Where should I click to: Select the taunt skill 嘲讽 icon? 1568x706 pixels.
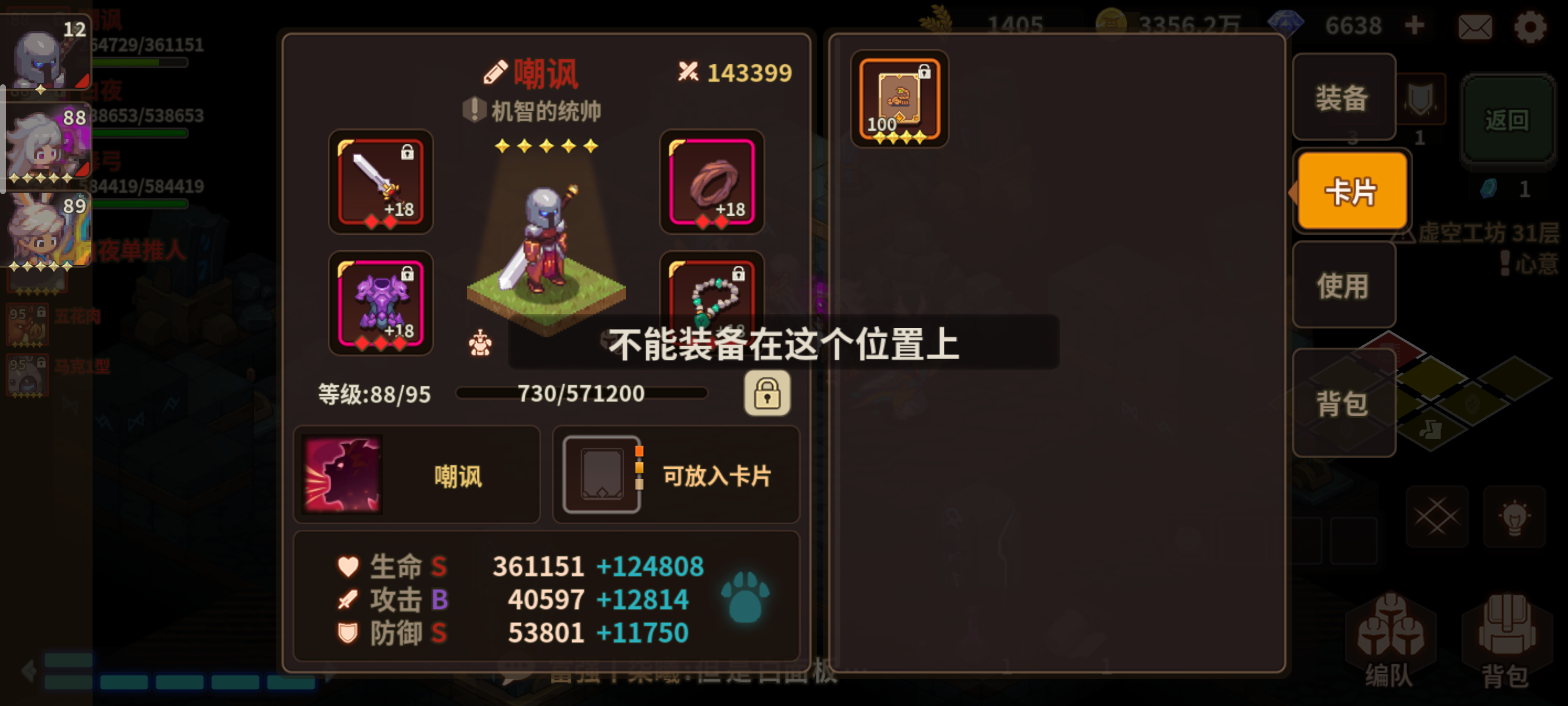343,475
